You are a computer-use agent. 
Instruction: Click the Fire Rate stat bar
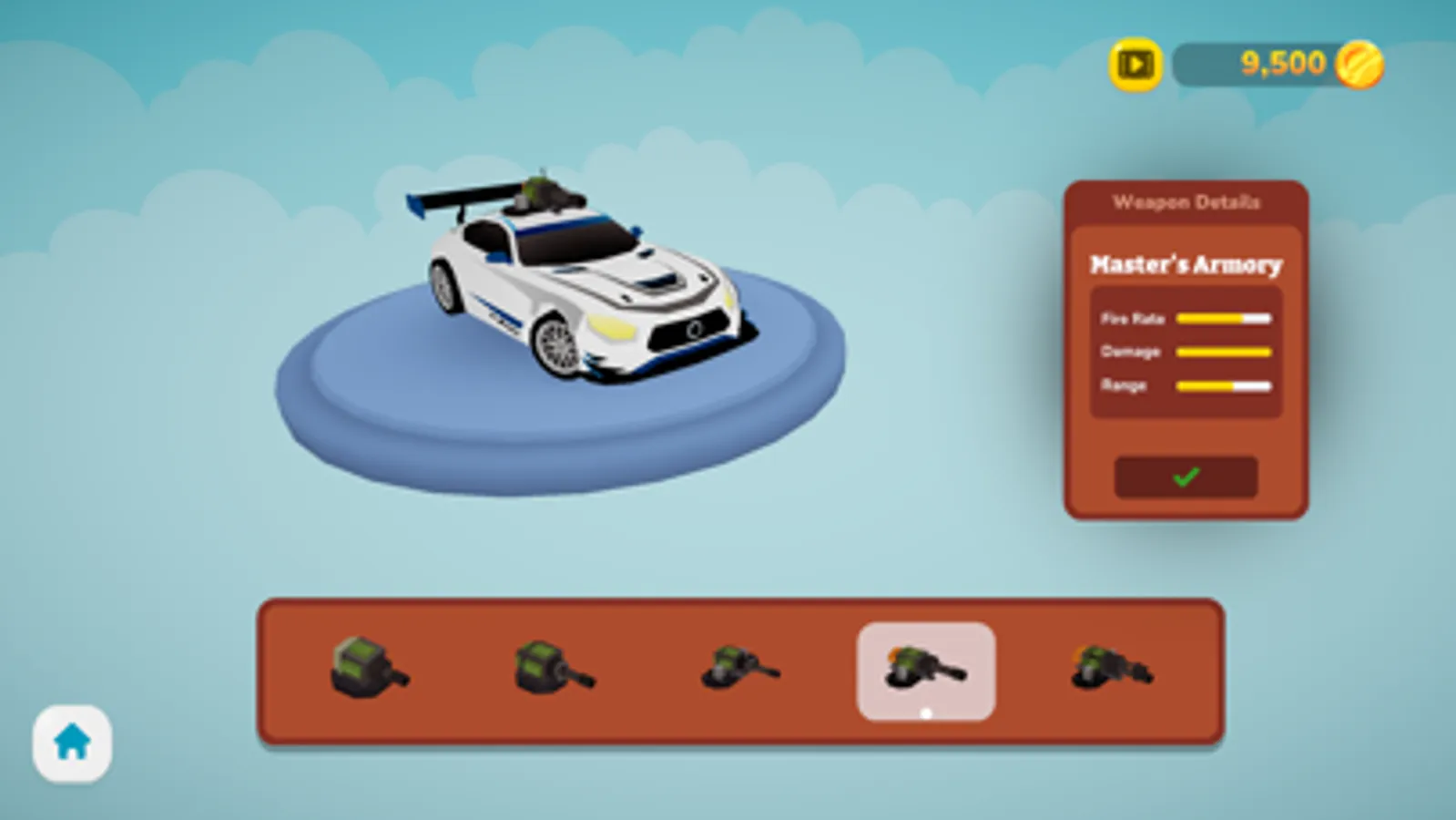1224,318
